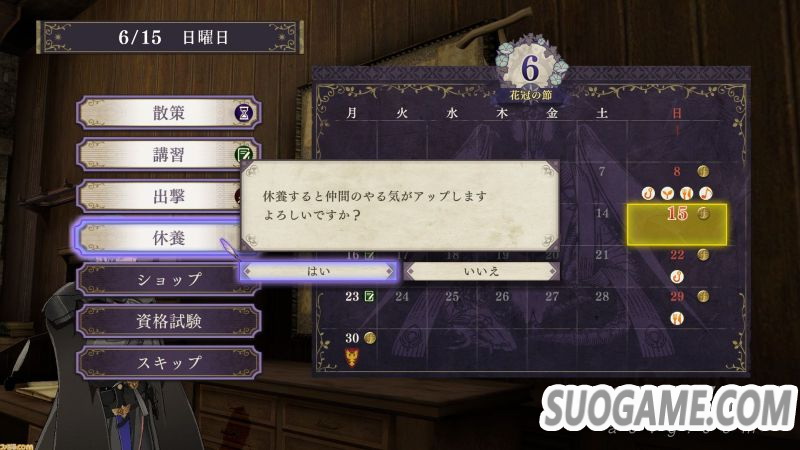The image size is (800, 450).
Task: Choose the 講習 menu entry
Action: point(168,155)
